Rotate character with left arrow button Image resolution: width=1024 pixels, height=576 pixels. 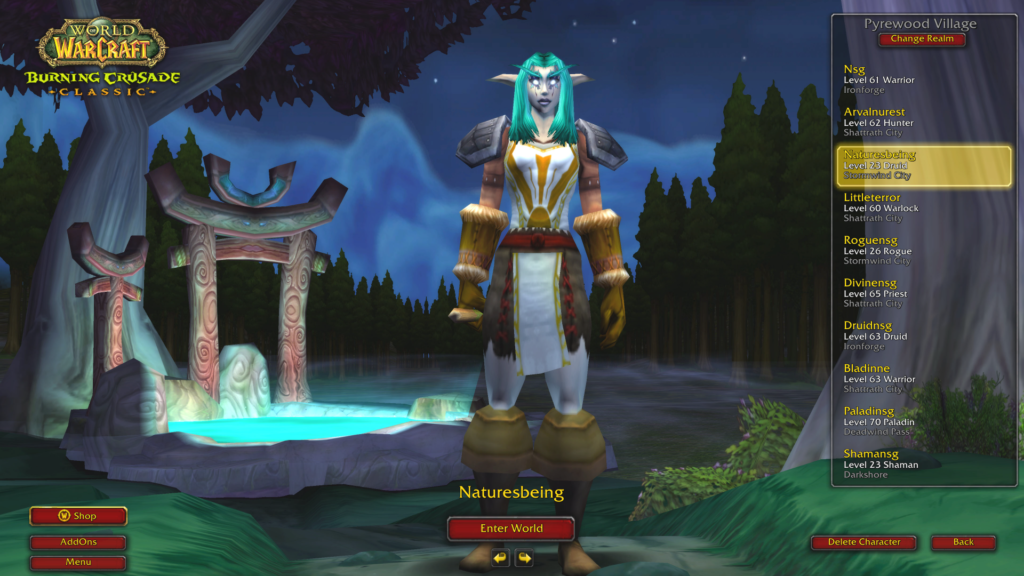coord(500,558)
